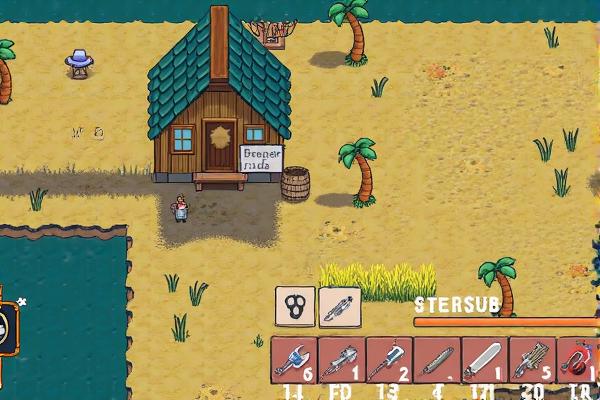This screenshot has height=400, width=600.
Task: Equip the white blade hotbar item
Action: tap(485, 360)
